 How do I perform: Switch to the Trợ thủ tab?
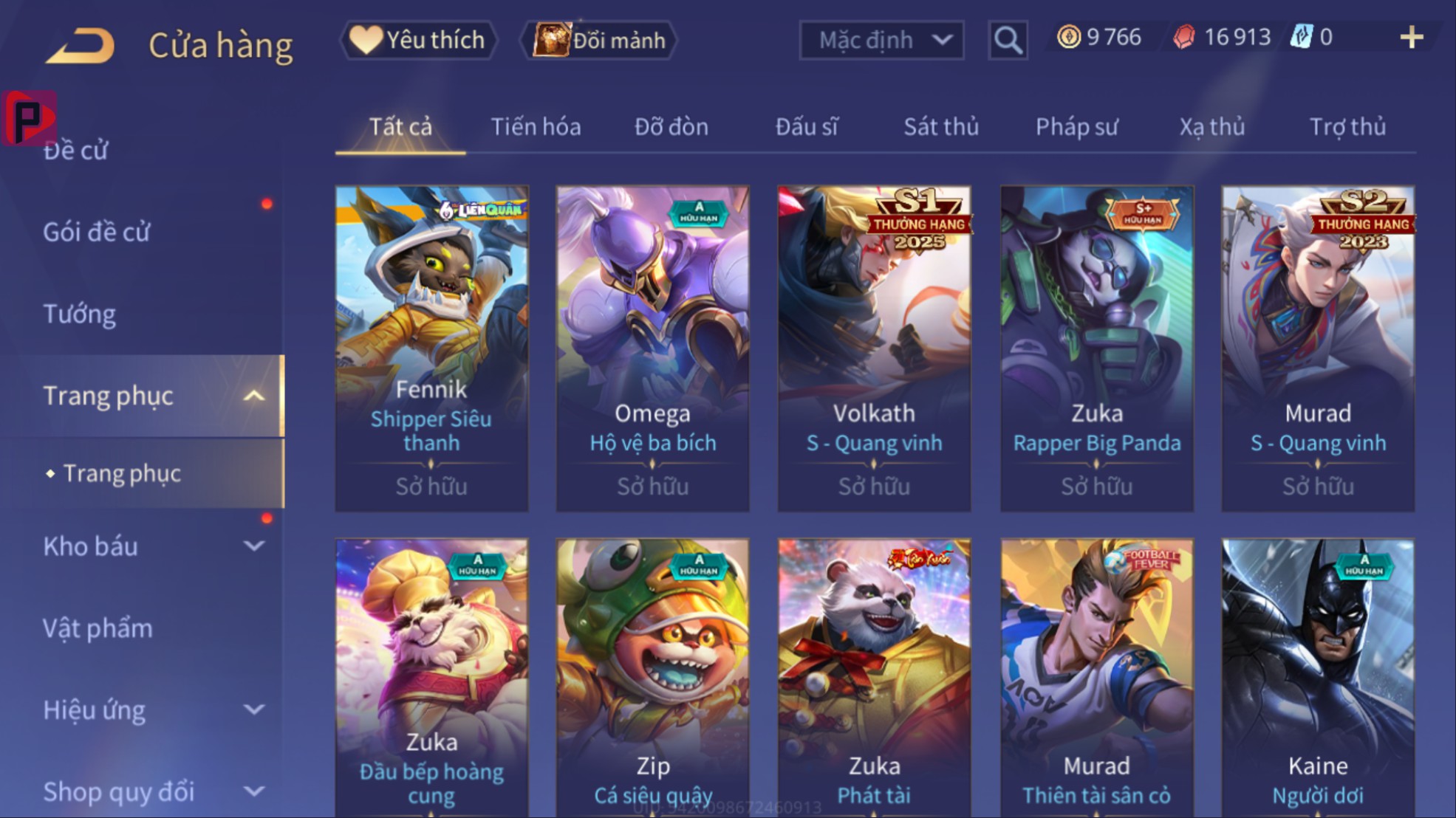click(x=1347, y=127)
